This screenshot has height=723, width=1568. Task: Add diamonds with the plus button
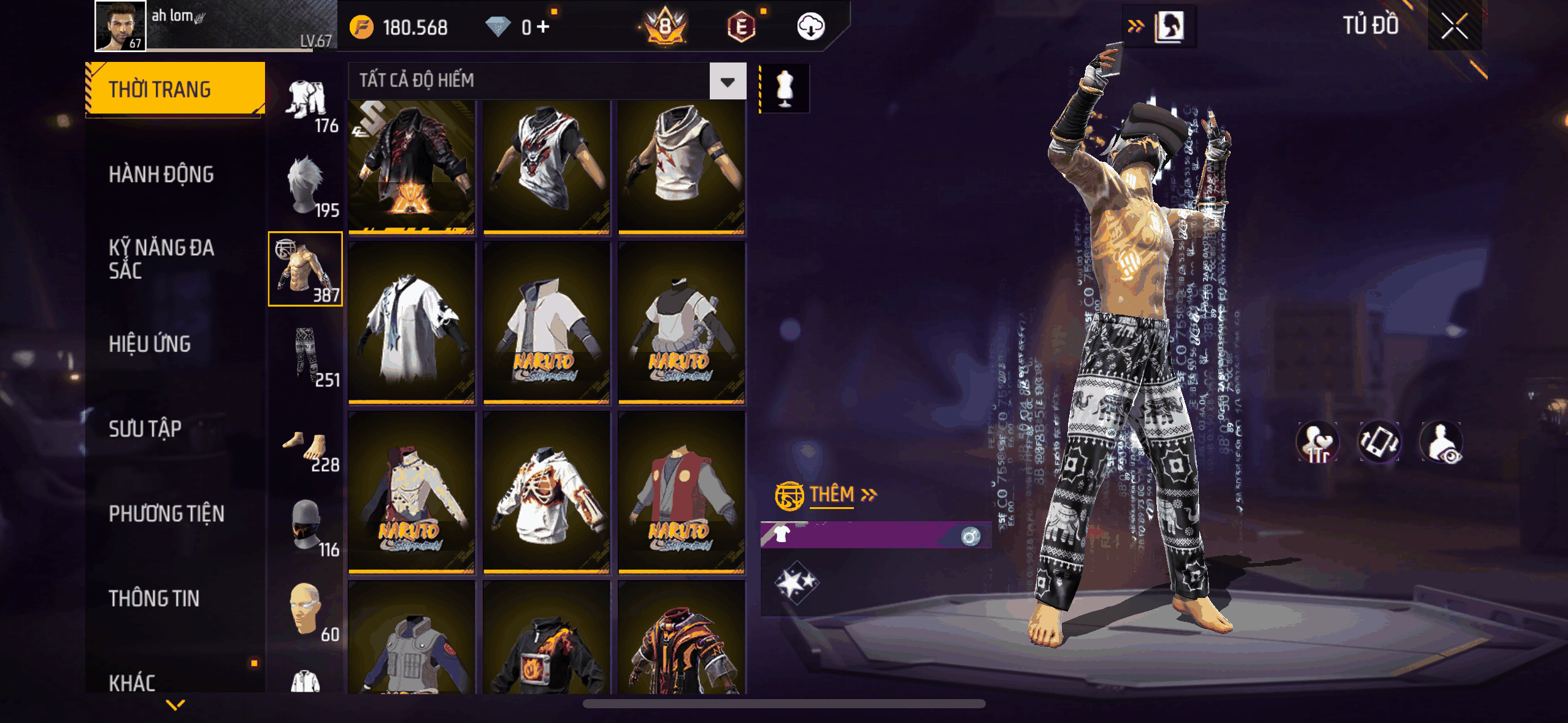(543, 27)
